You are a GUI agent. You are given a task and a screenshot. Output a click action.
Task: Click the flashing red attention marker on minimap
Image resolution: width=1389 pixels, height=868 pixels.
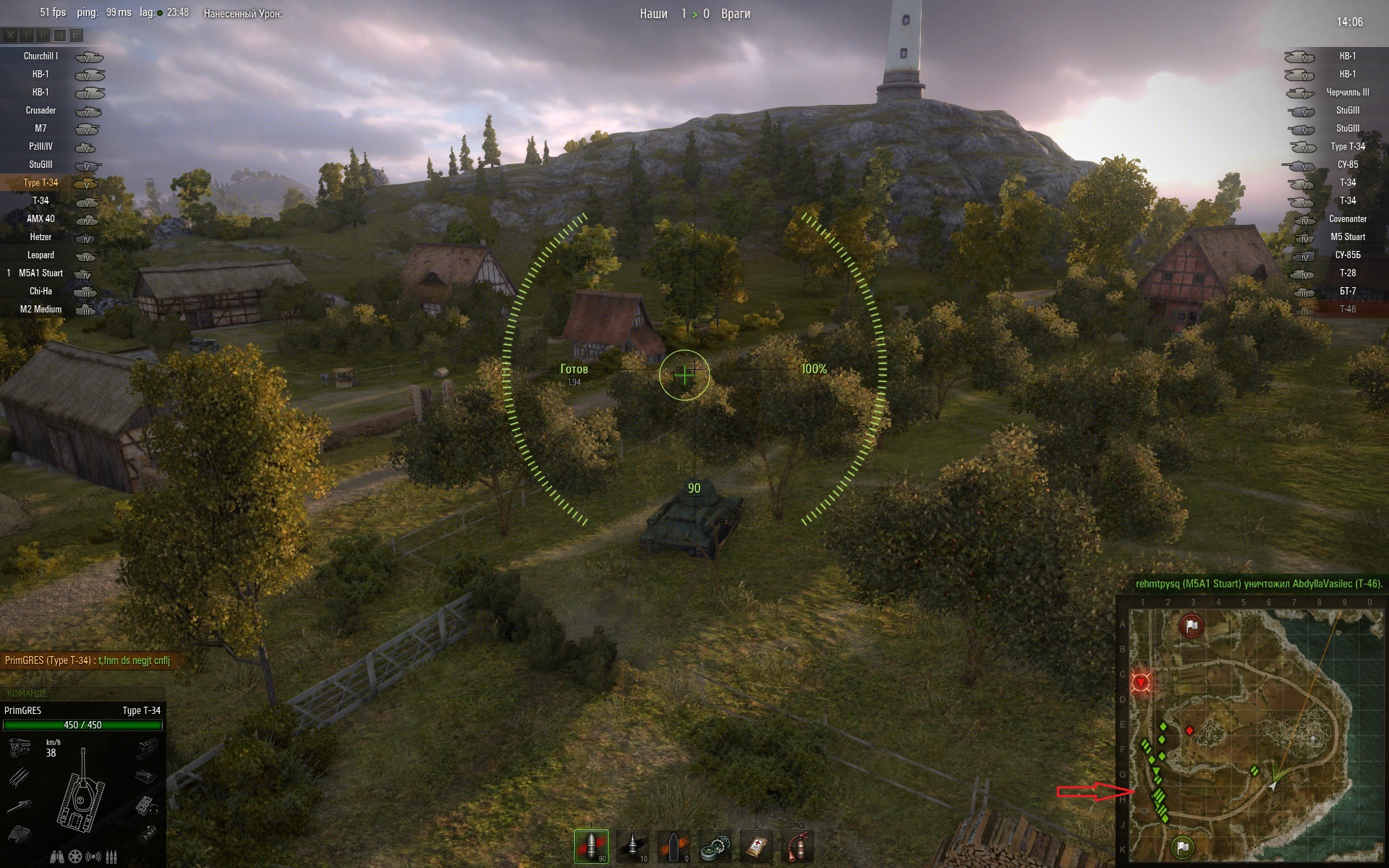pos(1141,682)
